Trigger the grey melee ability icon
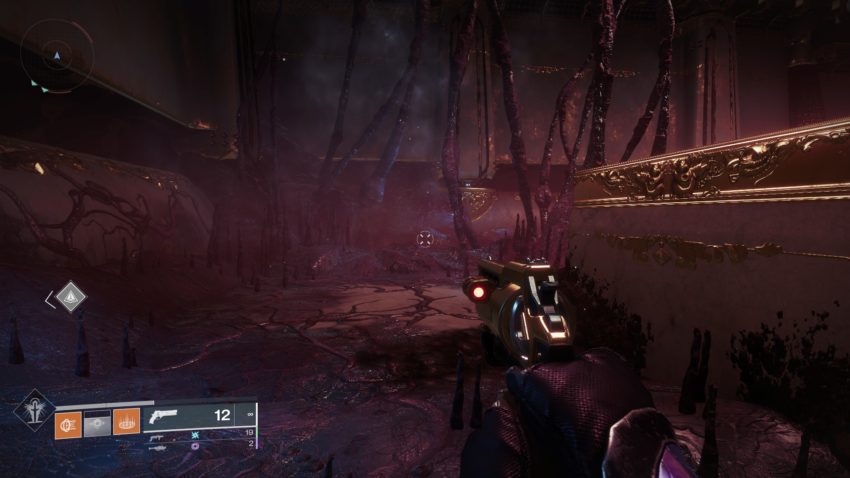This screenshot has width=850, height=478. click(97, 424)
